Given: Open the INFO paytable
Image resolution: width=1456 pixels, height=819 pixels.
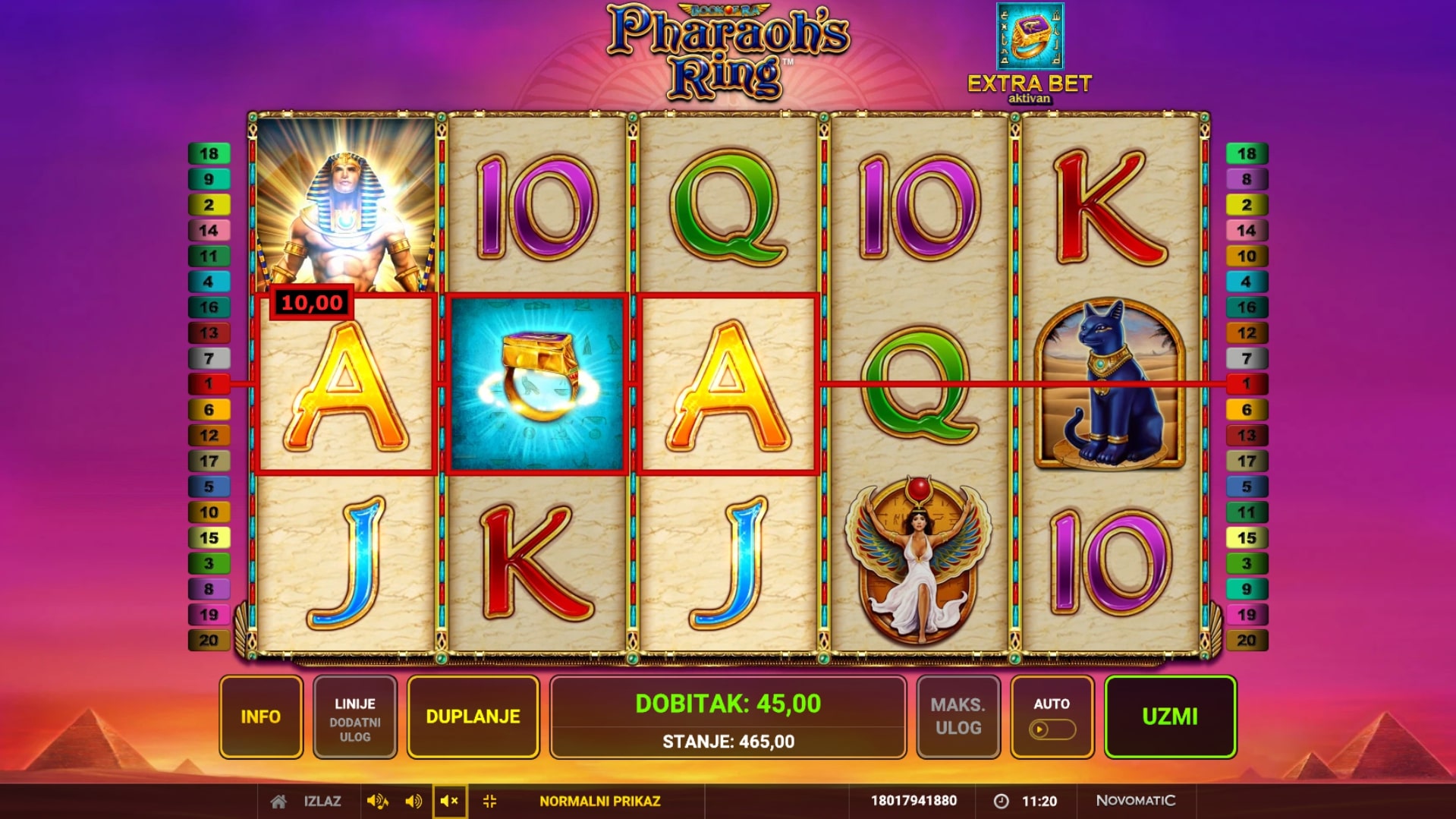Looking at the screenshot, I should pos(261,717).
